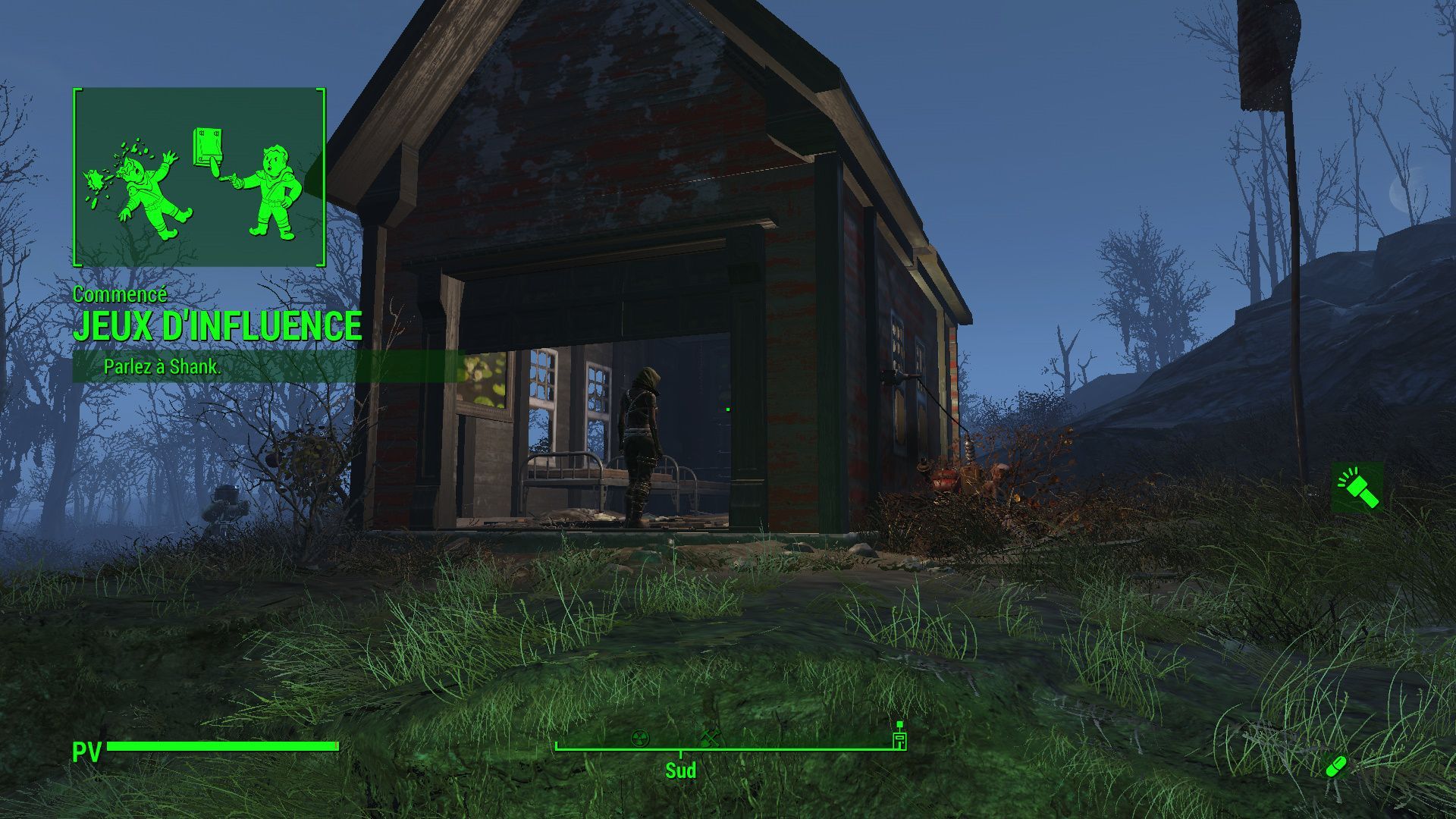Select the radiation marker on the compass

click(641, 736)
